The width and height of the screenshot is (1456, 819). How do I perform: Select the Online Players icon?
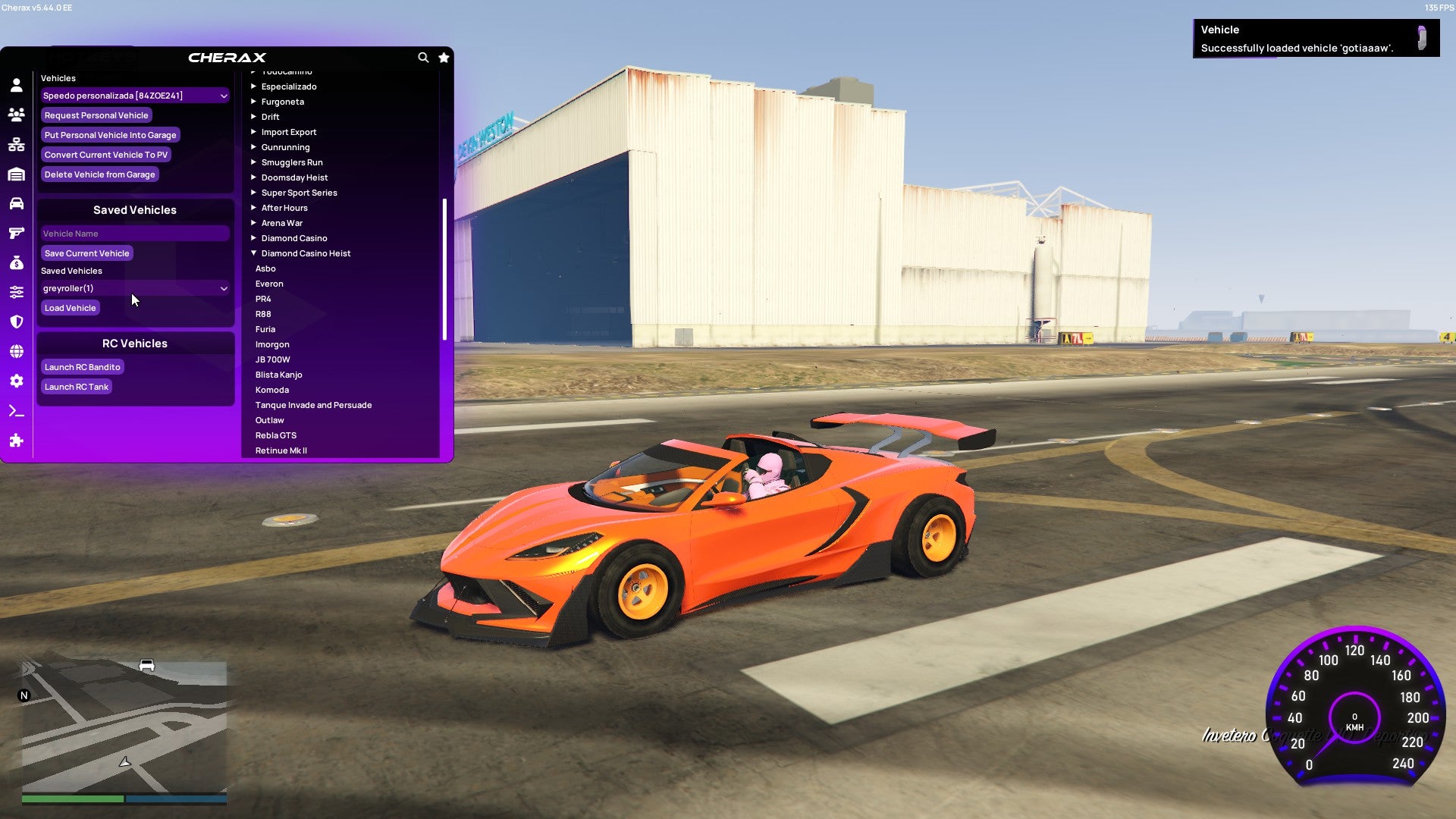pos(15,115)
